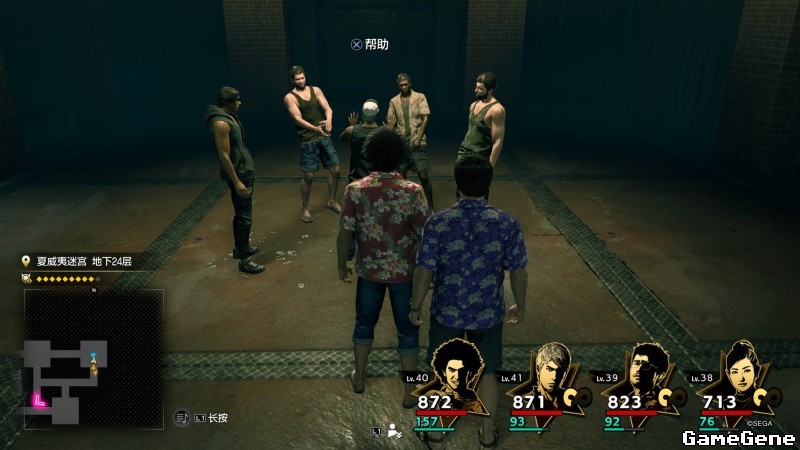Open the music playlist icon

[183, 417]
